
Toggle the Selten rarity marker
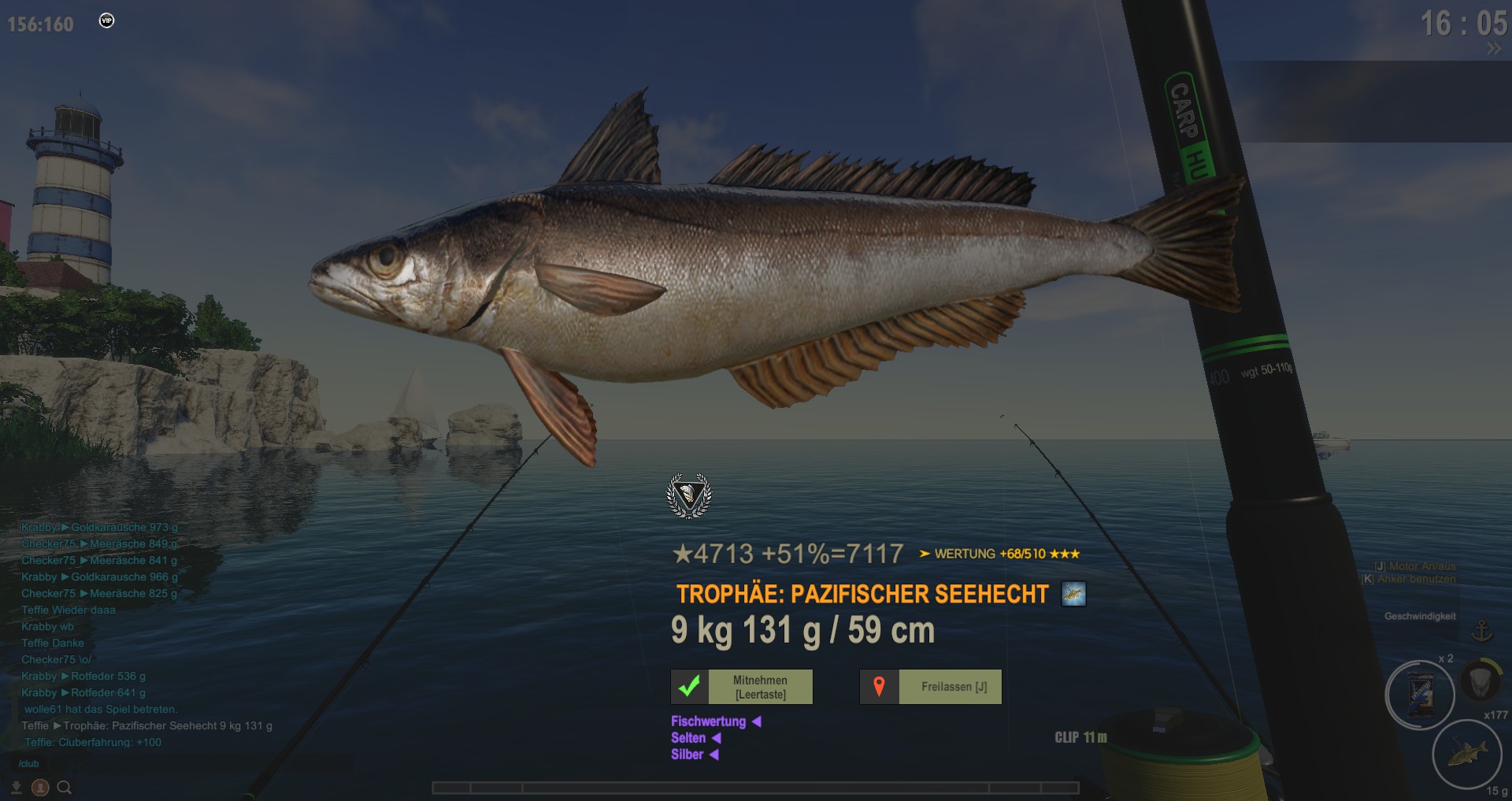click(x=717, y=738)
